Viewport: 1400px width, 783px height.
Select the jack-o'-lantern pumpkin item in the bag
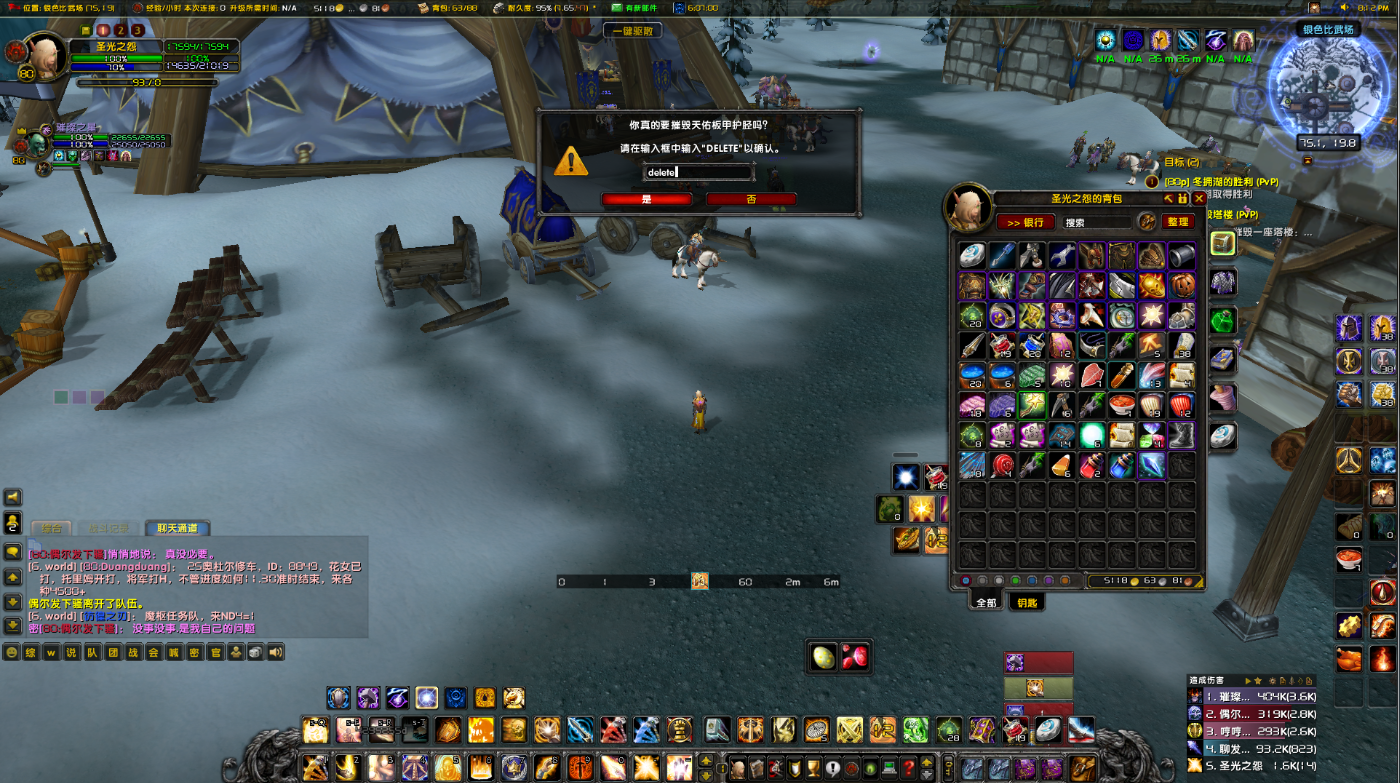click(1182, 286)
